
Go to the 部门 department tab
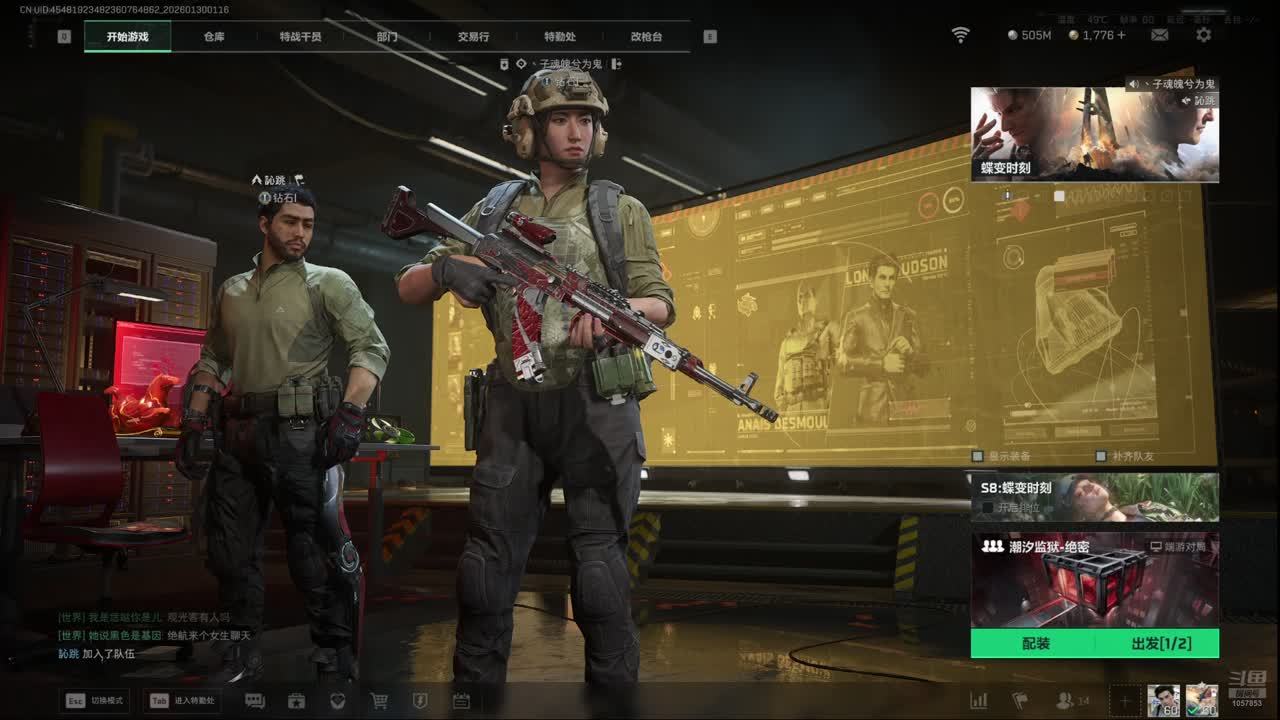click(387, 37)
